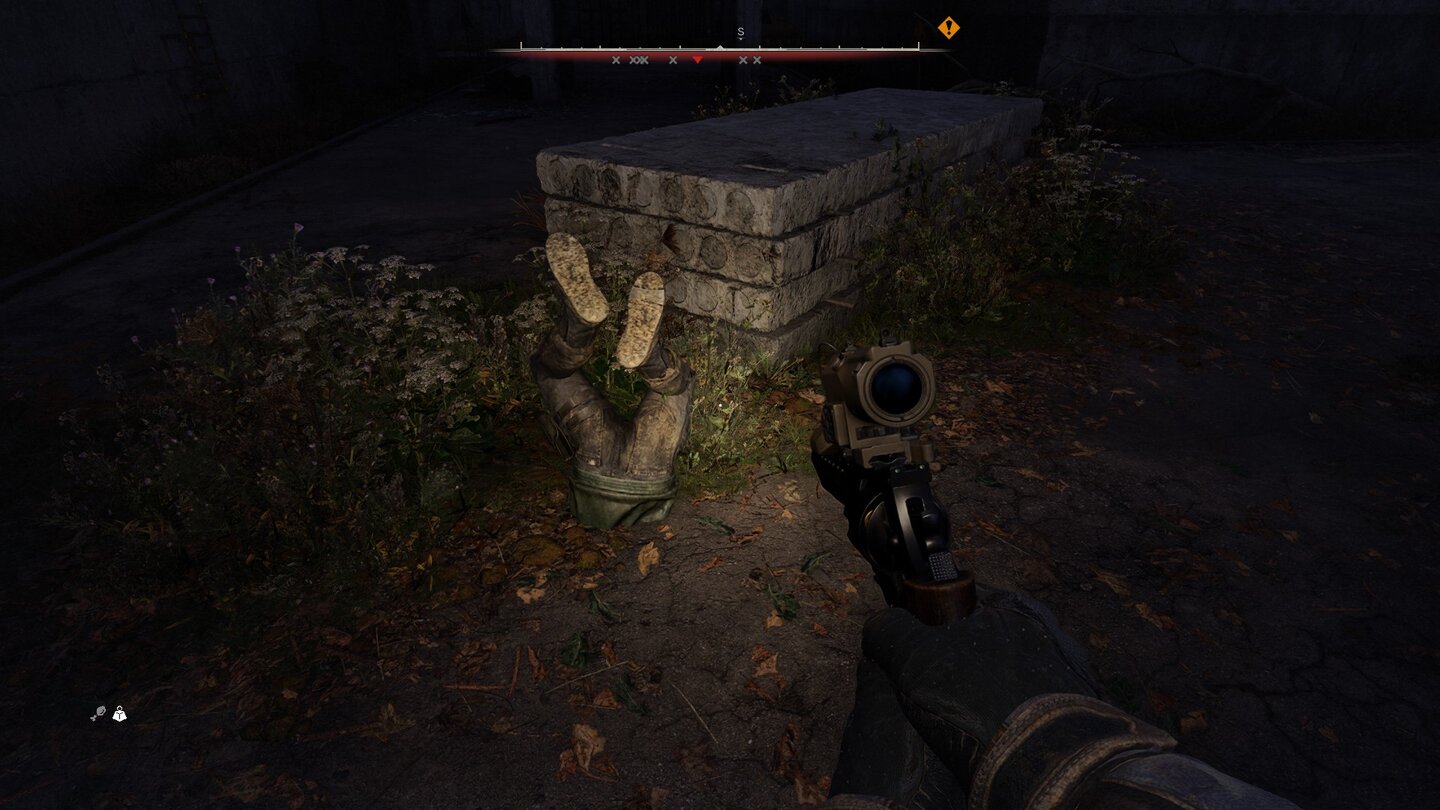Select the S south heading on the compass
This screenshot has height=810, width=1440.
pos(739,32)
